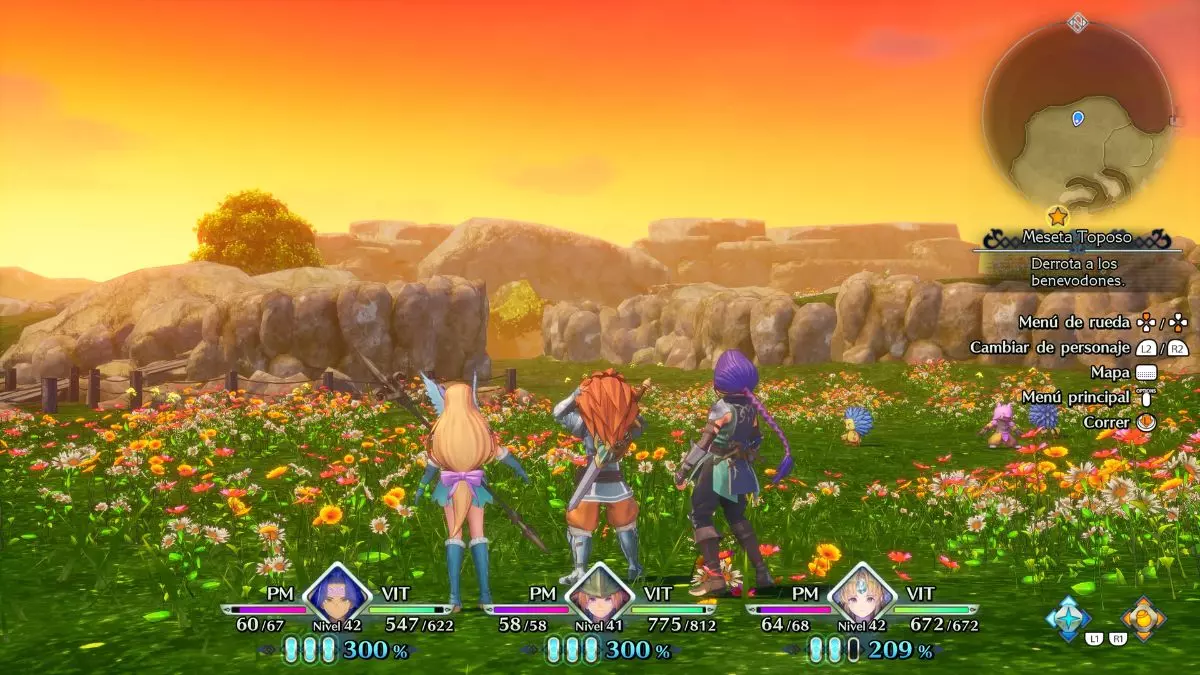Choose the helmeted Nivel 41 character portrait
This screenshot has width=1200, height=675.
coord(599,596)
